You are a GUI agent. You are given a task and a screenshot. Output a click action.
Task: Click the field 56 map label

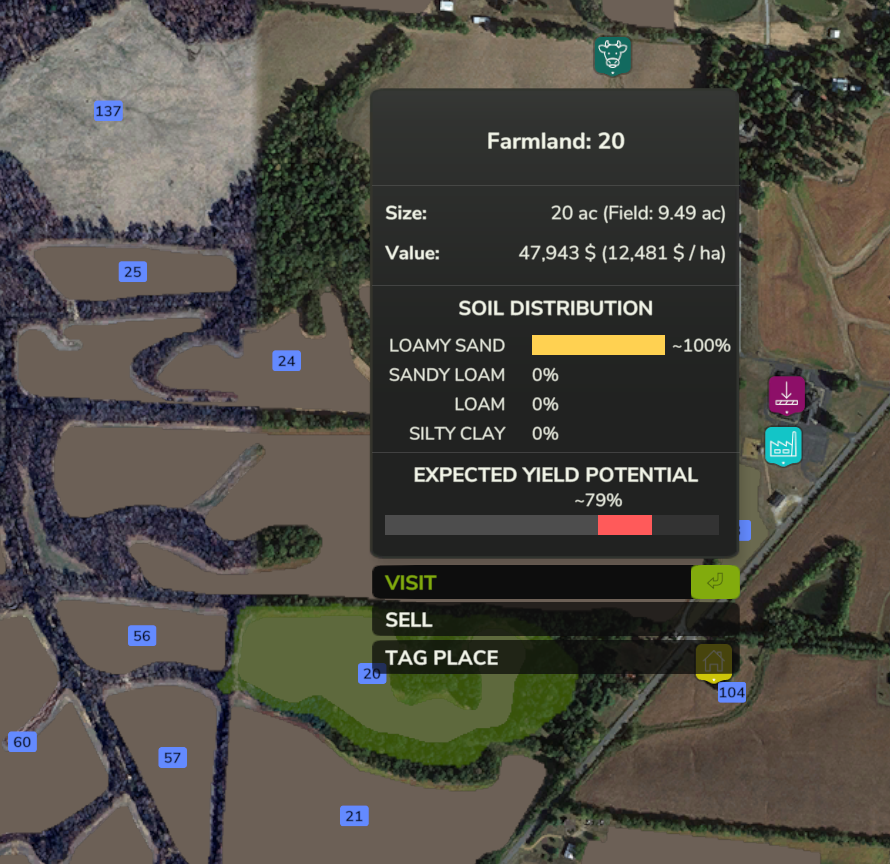pyautogui.click(x=142, y=636)
